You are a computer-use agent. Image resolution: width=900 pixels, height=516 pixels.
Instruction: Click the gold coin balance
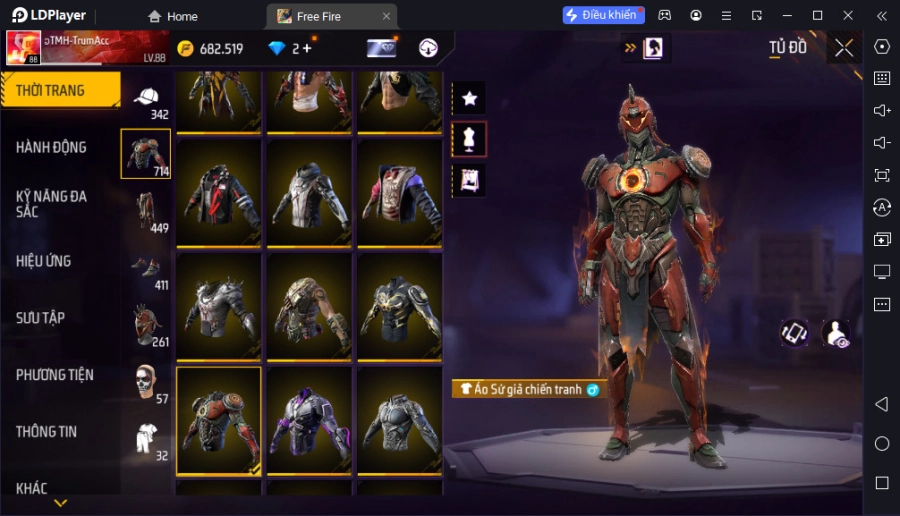click(210, 48)
